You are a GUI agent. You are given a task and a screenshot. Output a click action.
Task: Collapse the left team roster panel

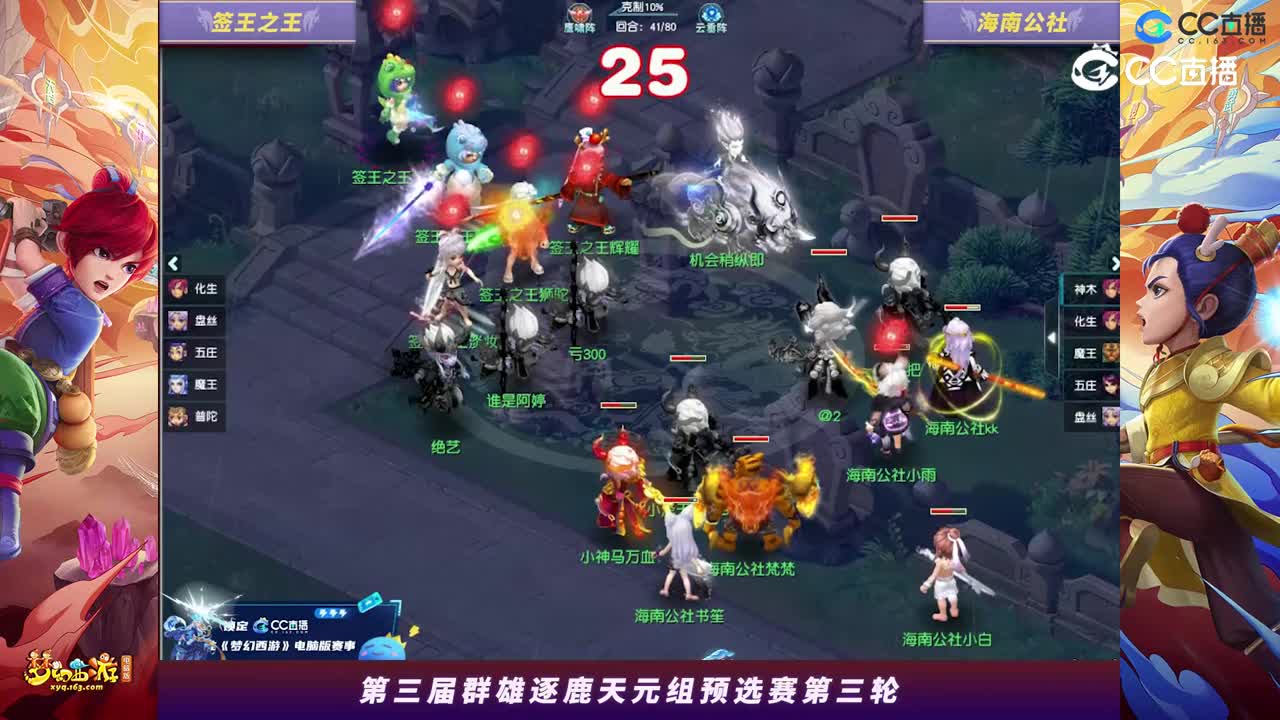click(172, 264)
